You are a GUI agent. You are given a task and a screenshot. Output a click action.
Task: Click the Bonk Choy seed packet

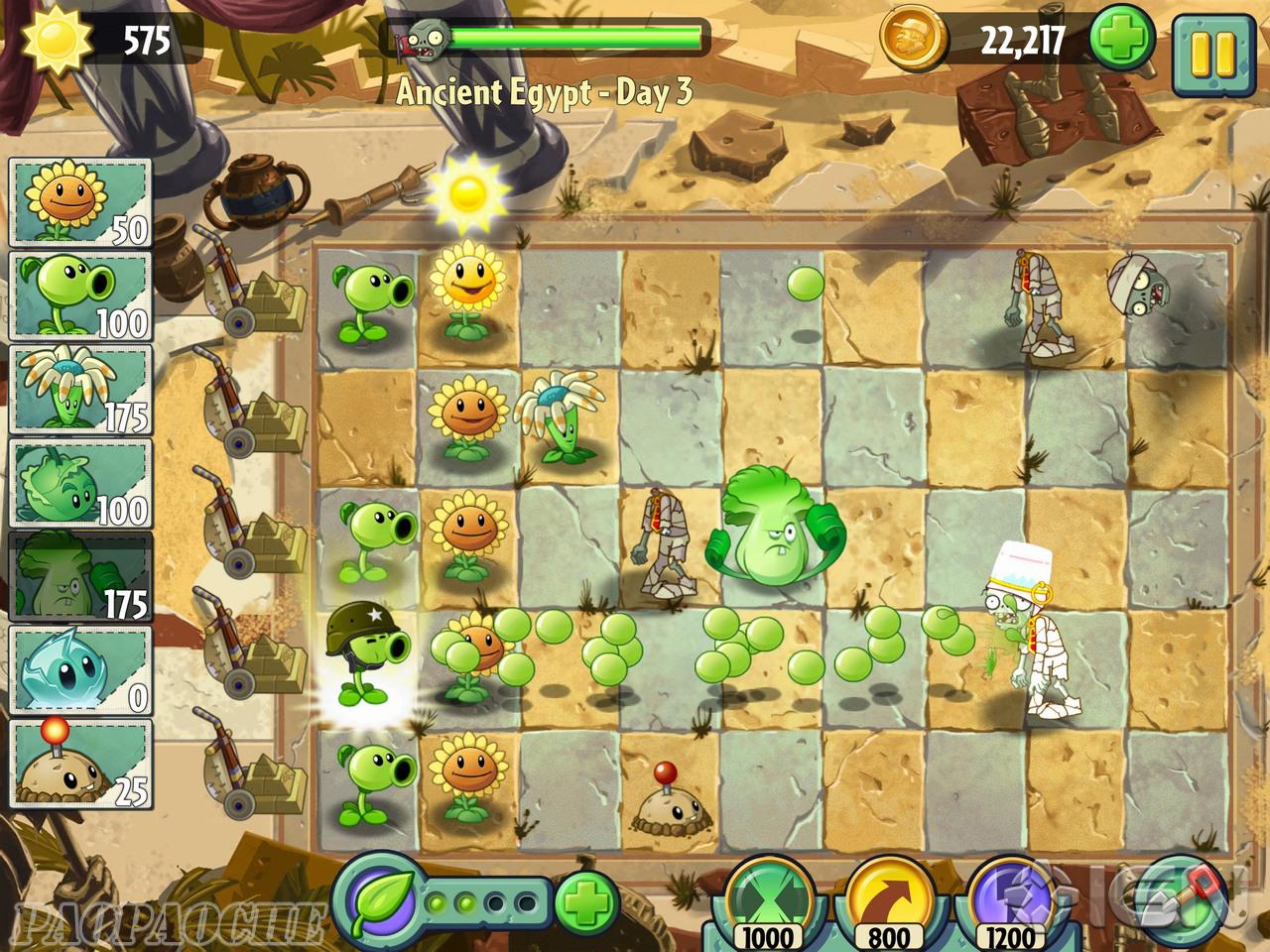(80, 576)
